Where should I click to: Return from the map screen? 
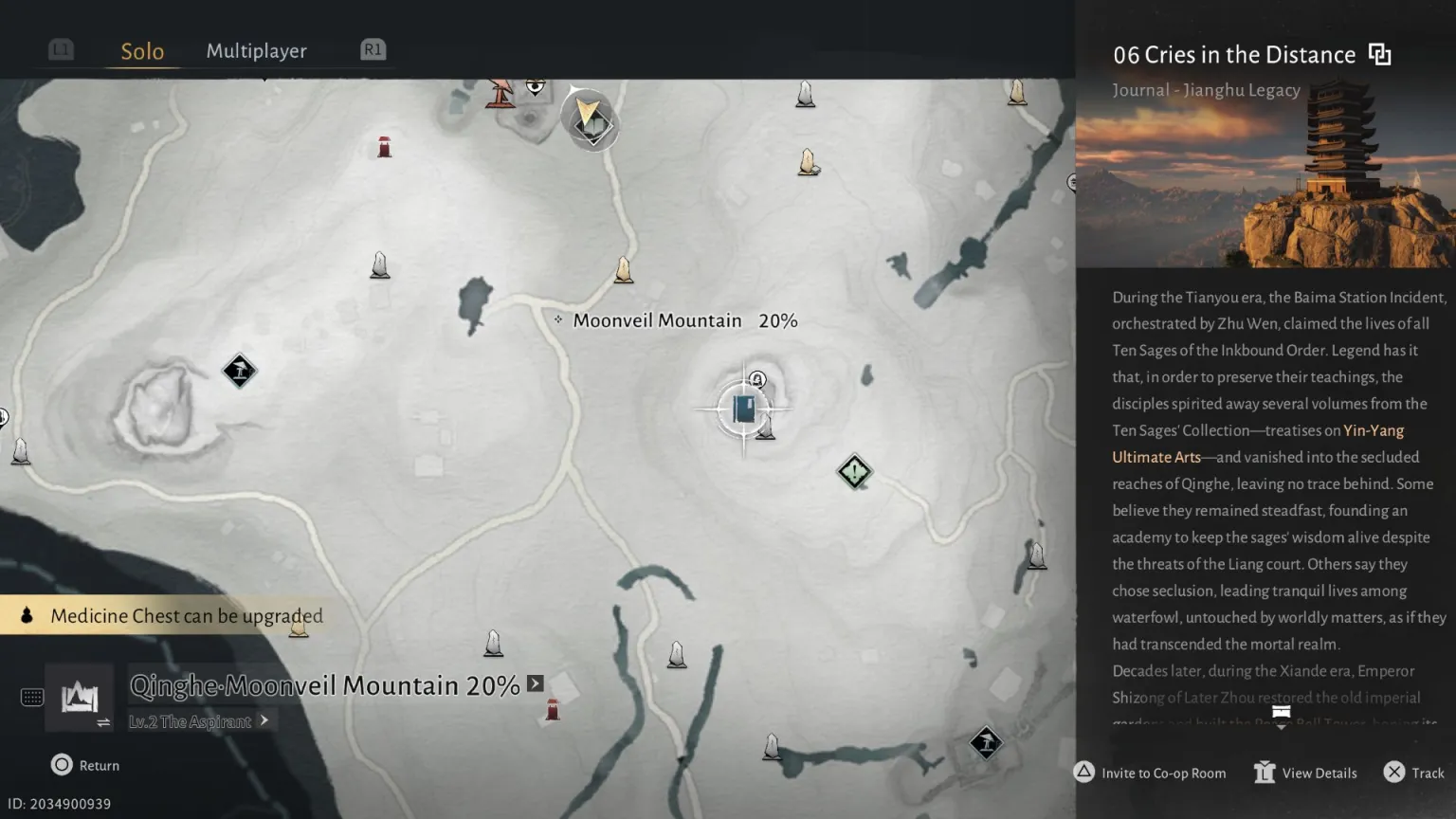85,765
